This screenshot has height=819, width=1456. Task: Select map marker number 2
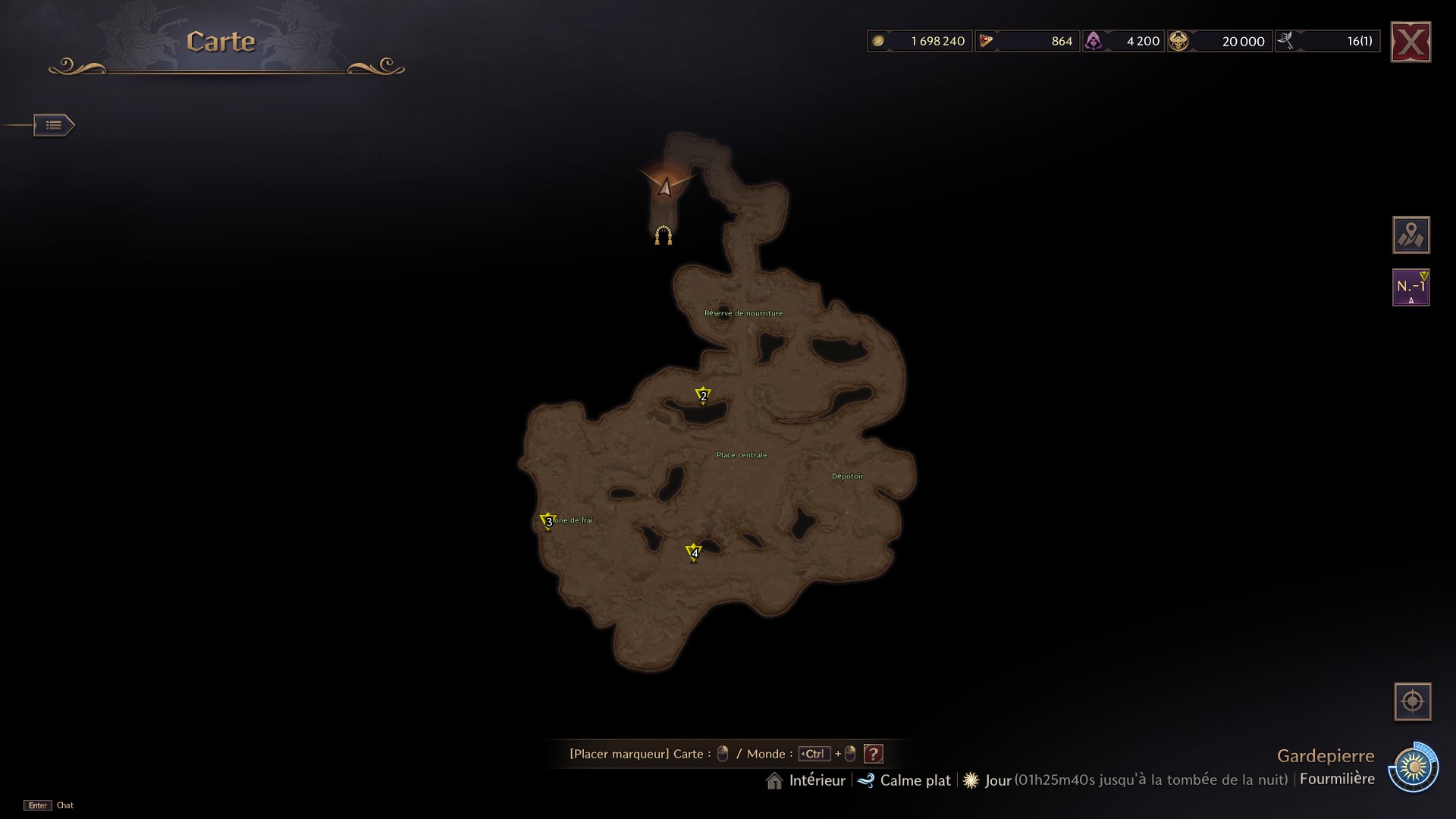703,395
